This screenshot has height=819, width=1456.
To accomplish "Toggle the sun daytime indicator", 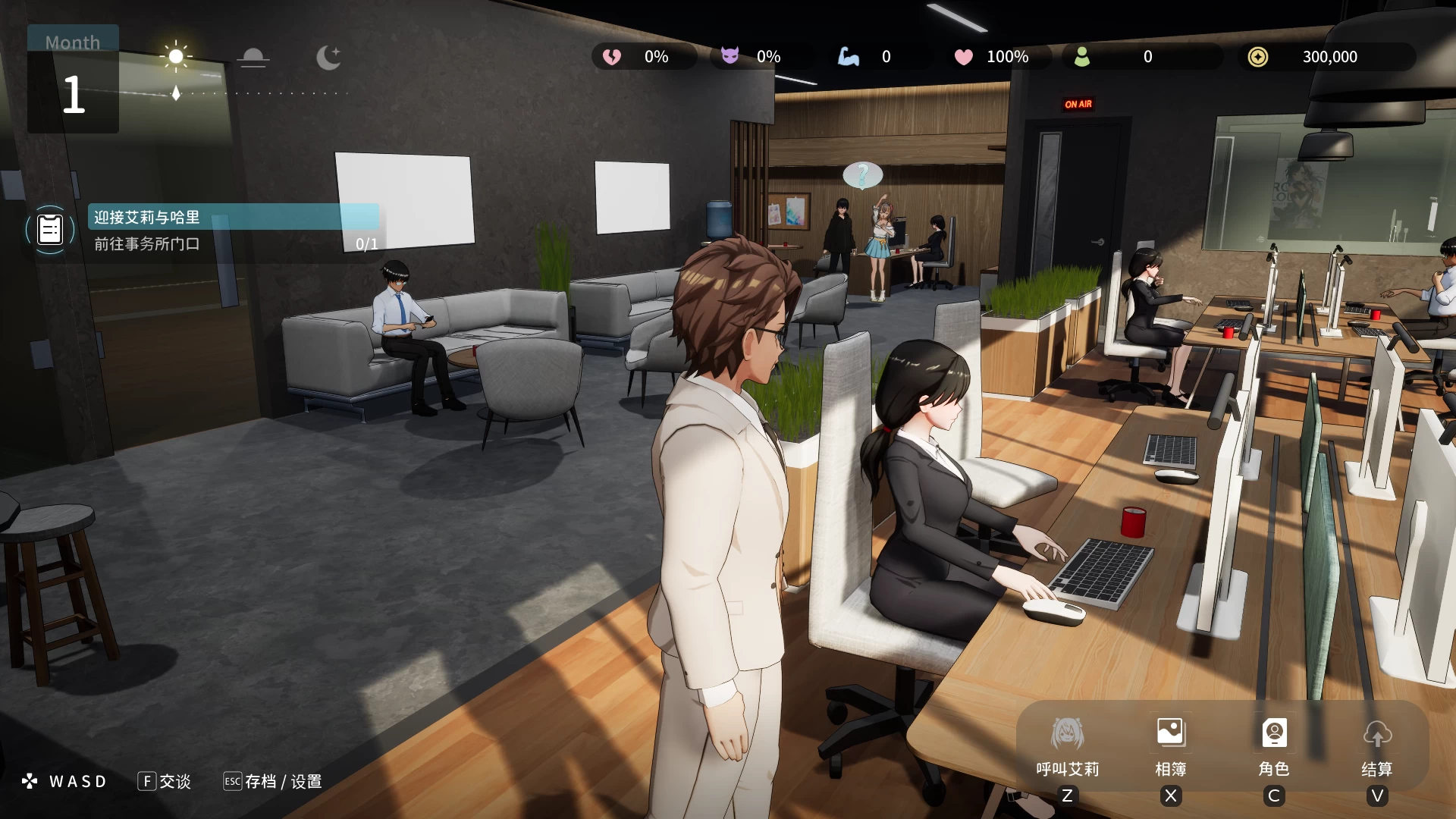I will click(x=176, y=56).
